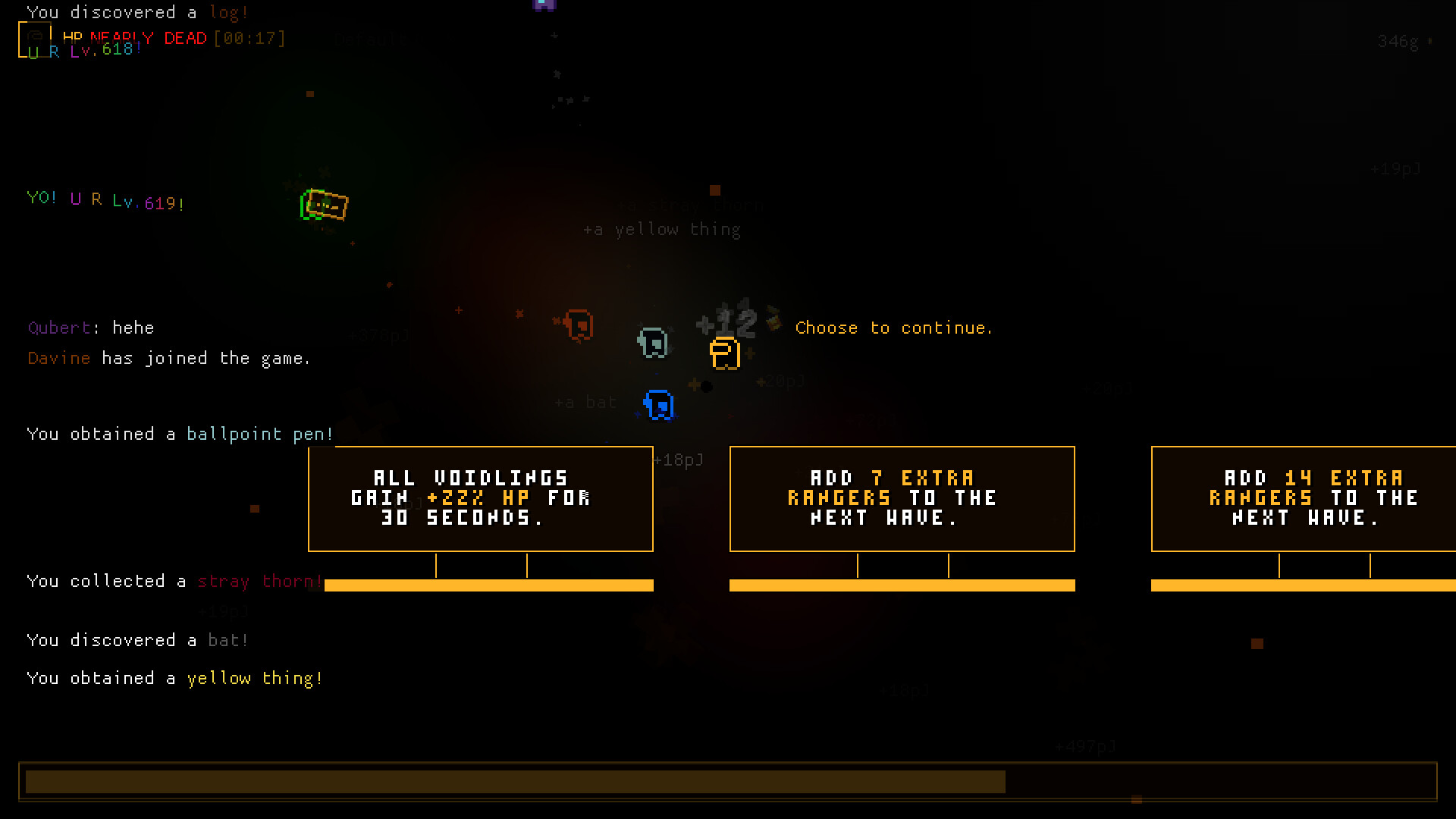This screenshot has width=1456, height=819.
Task: Click the 'Choose to continue' prompt
Action: (894, 328)
